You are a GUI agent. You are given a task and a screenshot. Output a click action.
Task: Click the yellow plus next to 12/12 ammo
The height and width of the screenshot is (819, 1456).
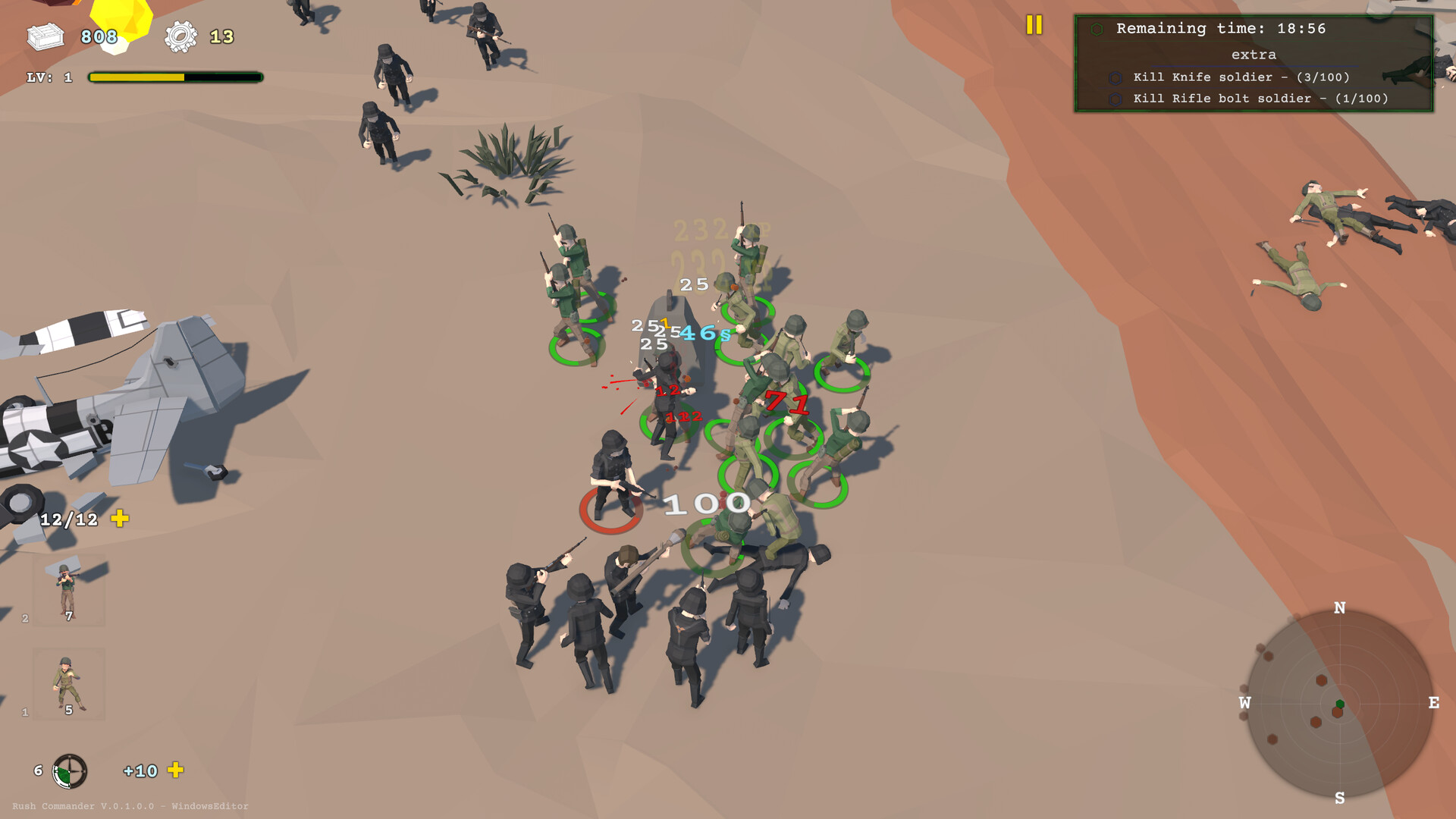pyautogui.click(x=120, y=519)
